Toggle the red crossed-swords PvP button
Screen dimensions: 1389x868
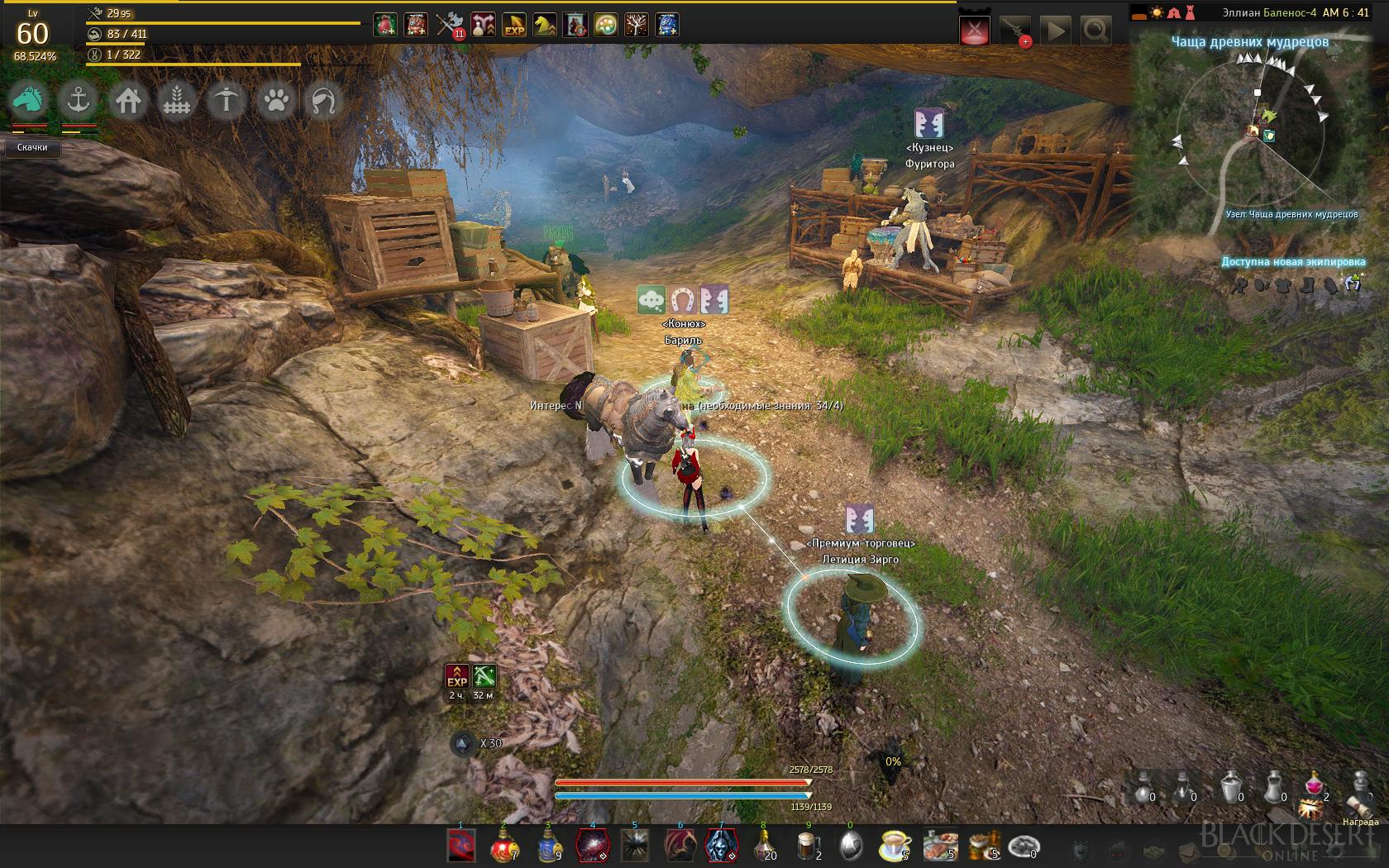click(976, 31)
